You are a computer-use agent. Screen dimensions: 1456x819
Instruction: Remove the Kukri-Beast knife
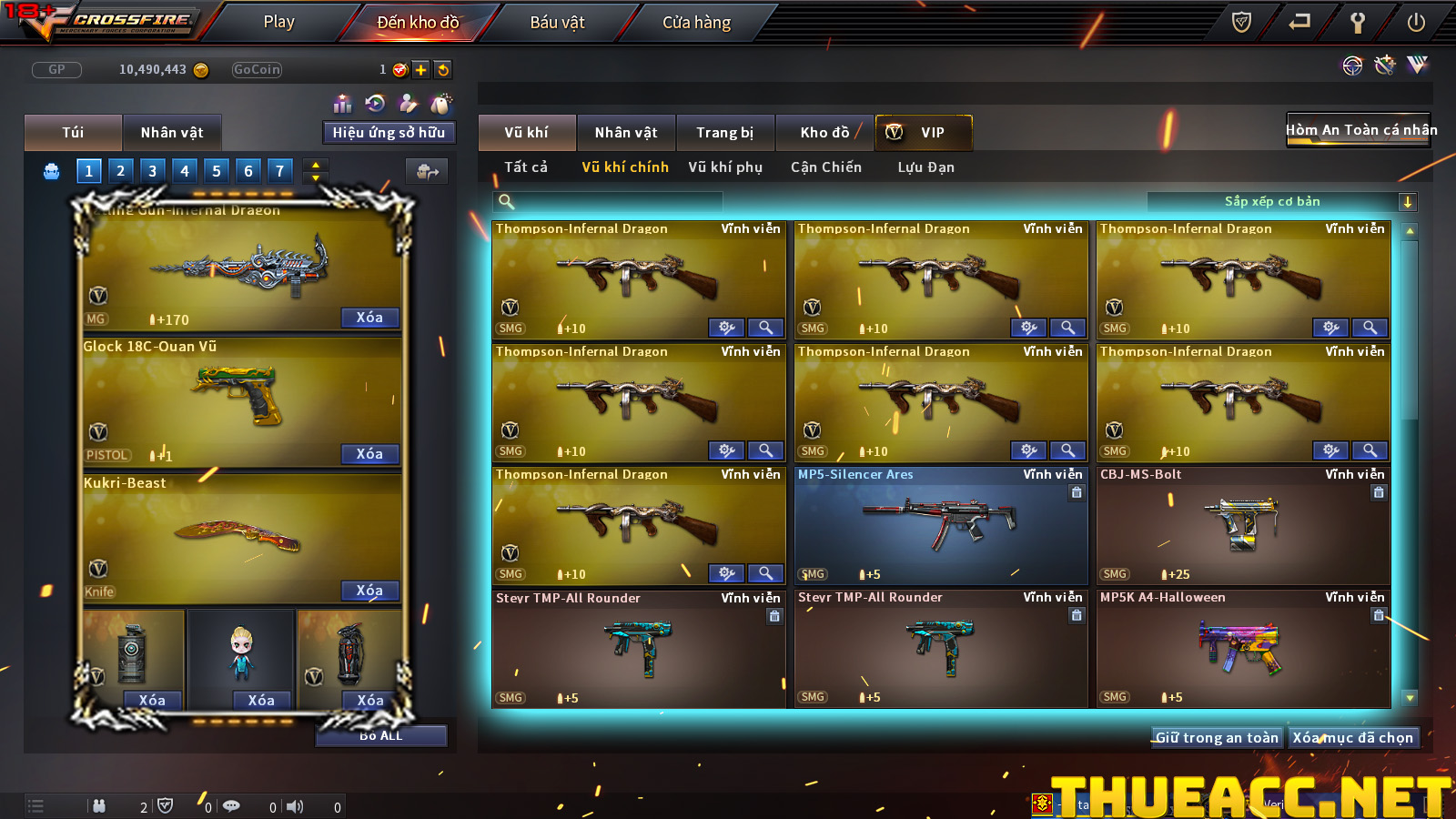(x=369, y=591)
